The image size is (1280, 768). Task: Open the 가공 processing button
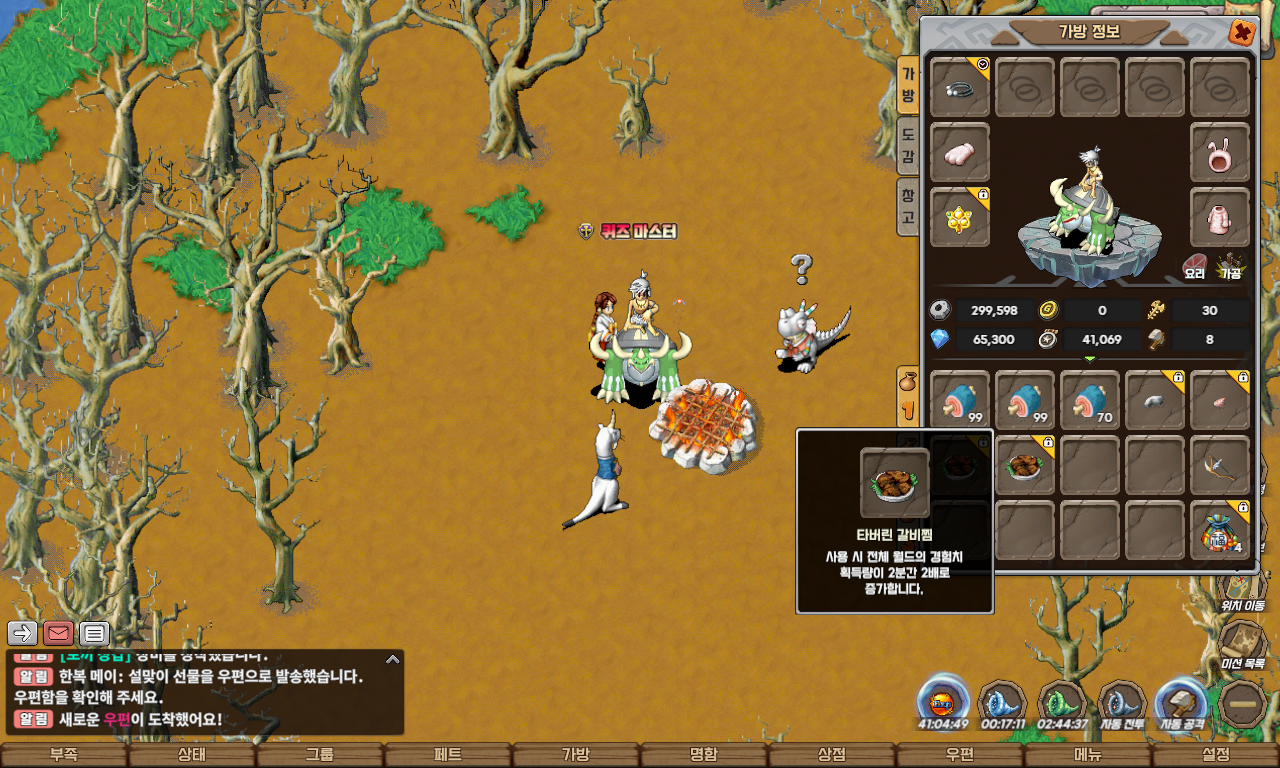[1229, 267]
